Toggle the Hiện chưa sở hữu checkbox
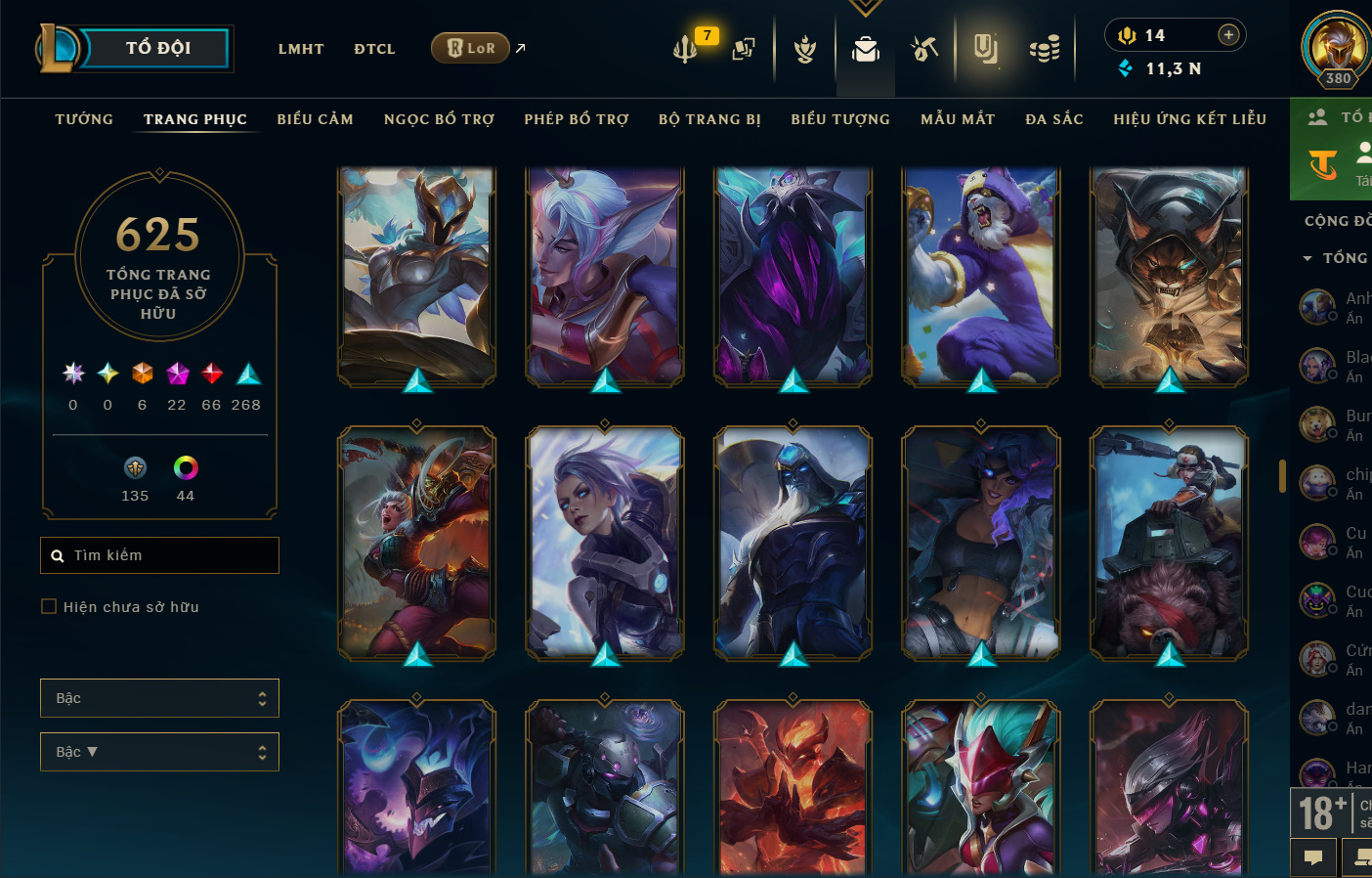1372x878 pixels. click(x=49, y=607)
